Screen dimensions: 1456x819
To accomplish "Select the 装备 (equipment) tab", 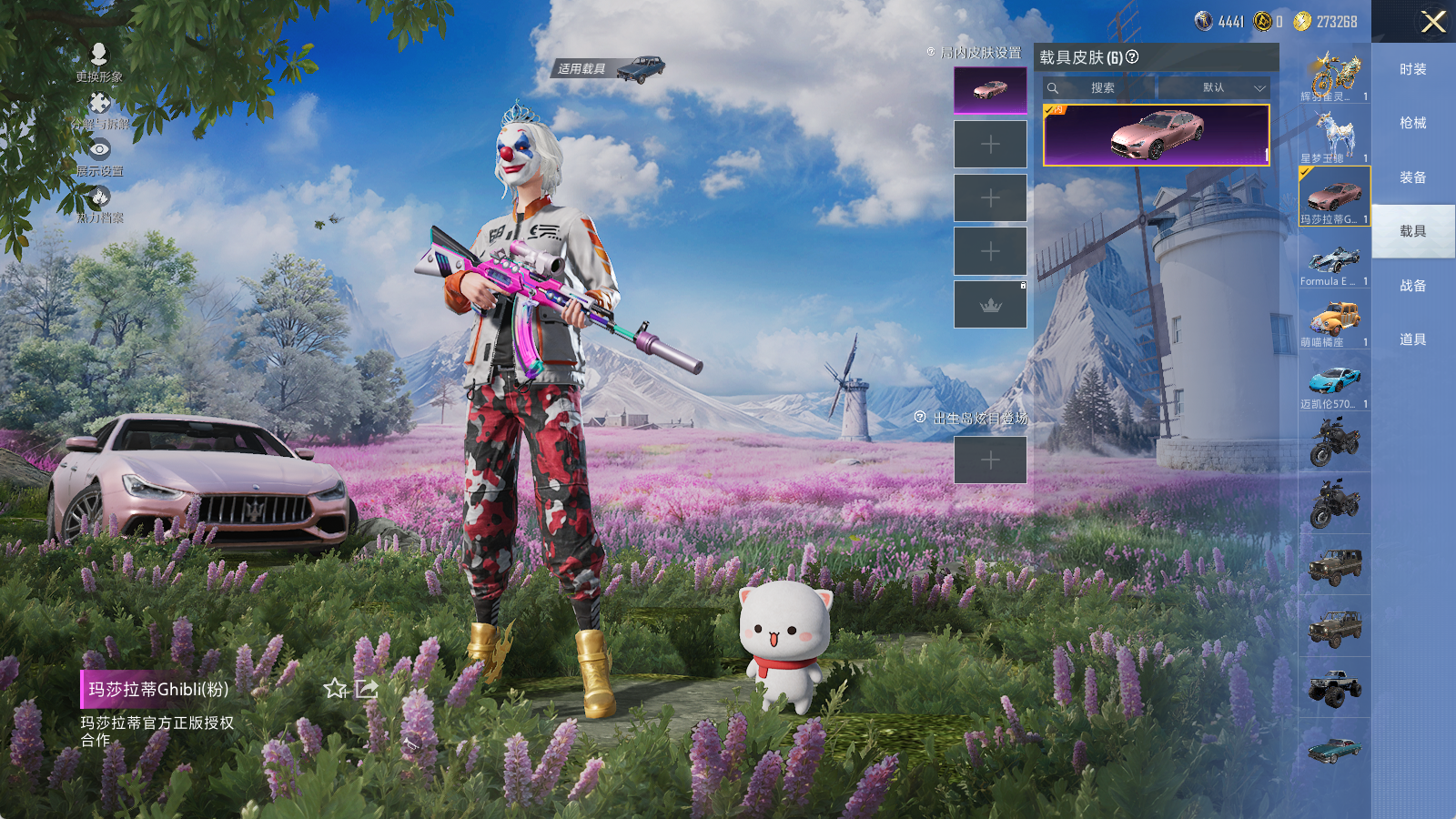I will (1412, 177).
